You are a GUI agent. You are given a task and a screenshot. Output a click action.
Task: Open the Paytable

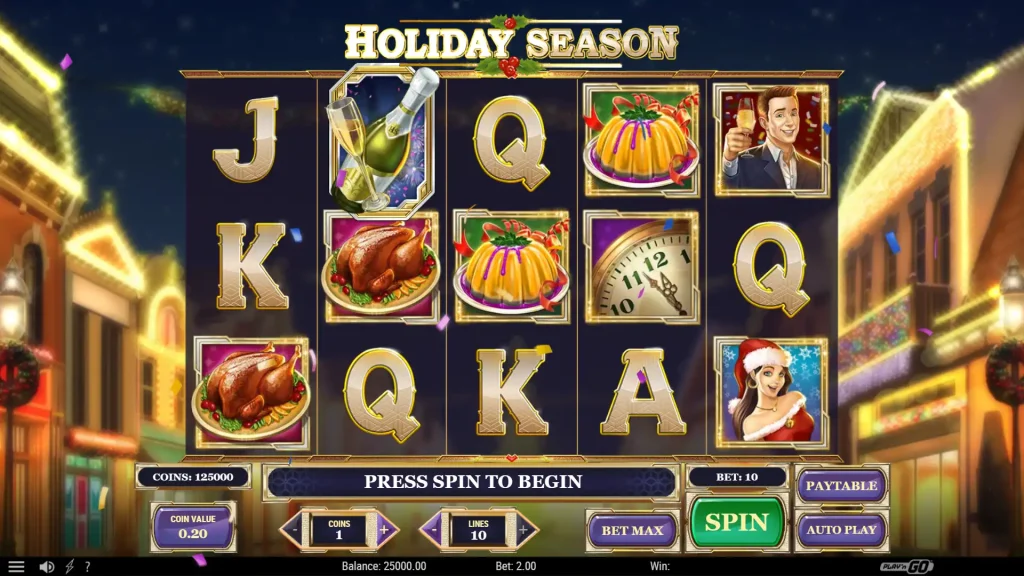coord(841,486)
